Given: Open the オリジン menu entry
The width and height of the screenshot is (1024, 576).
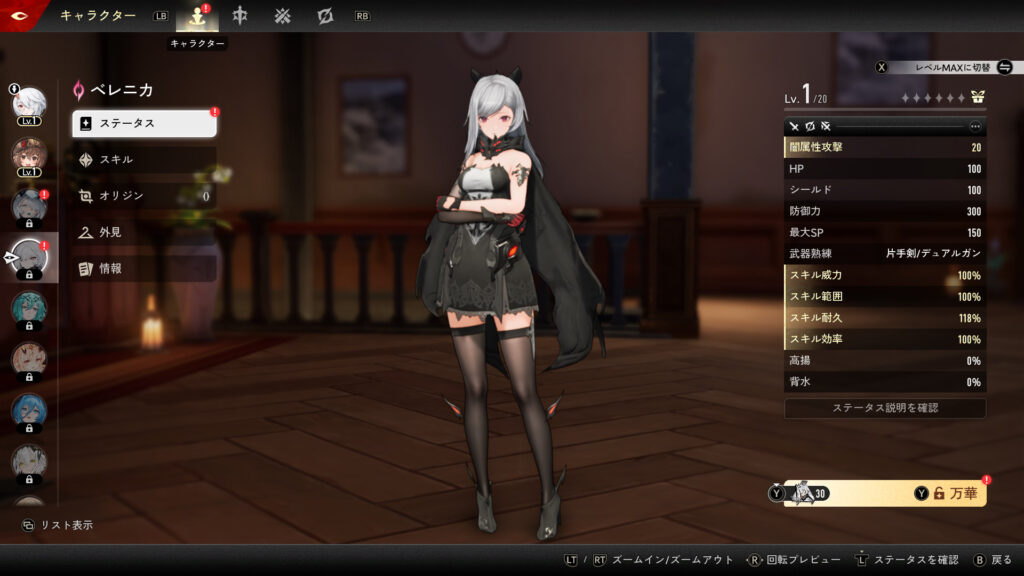Looking at the screenshot, I should [x=144, y=196].
